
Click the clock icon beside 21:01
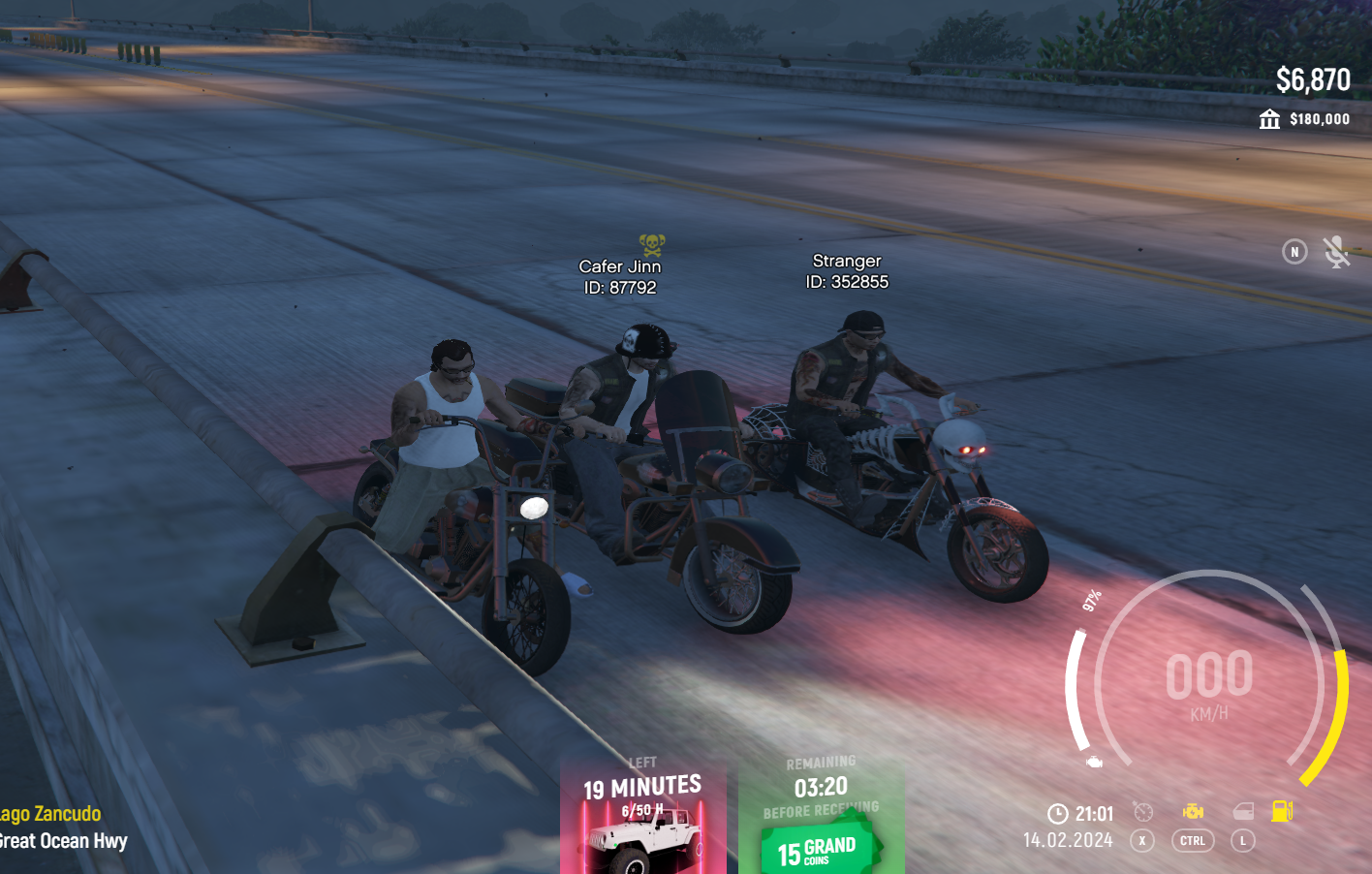1058,814
